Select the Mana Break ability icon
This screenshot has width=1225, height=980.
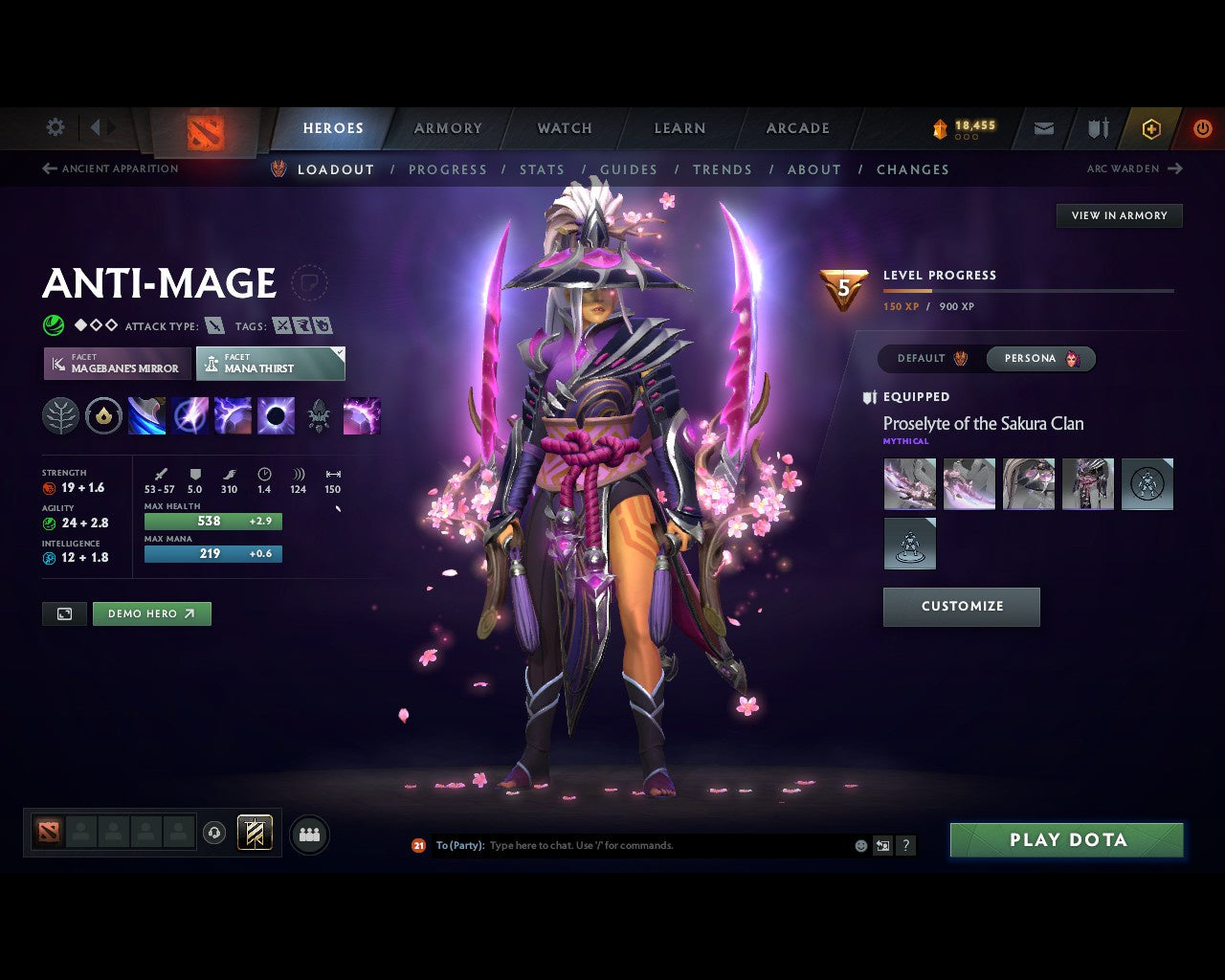click(146, 415)
